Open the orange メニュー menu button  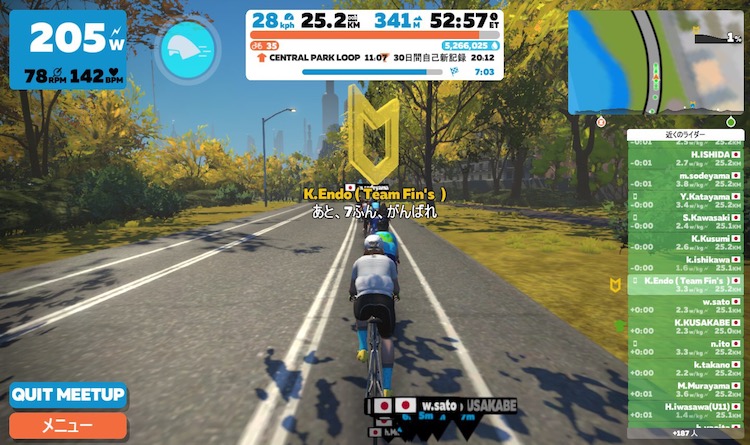pos(68,426)
